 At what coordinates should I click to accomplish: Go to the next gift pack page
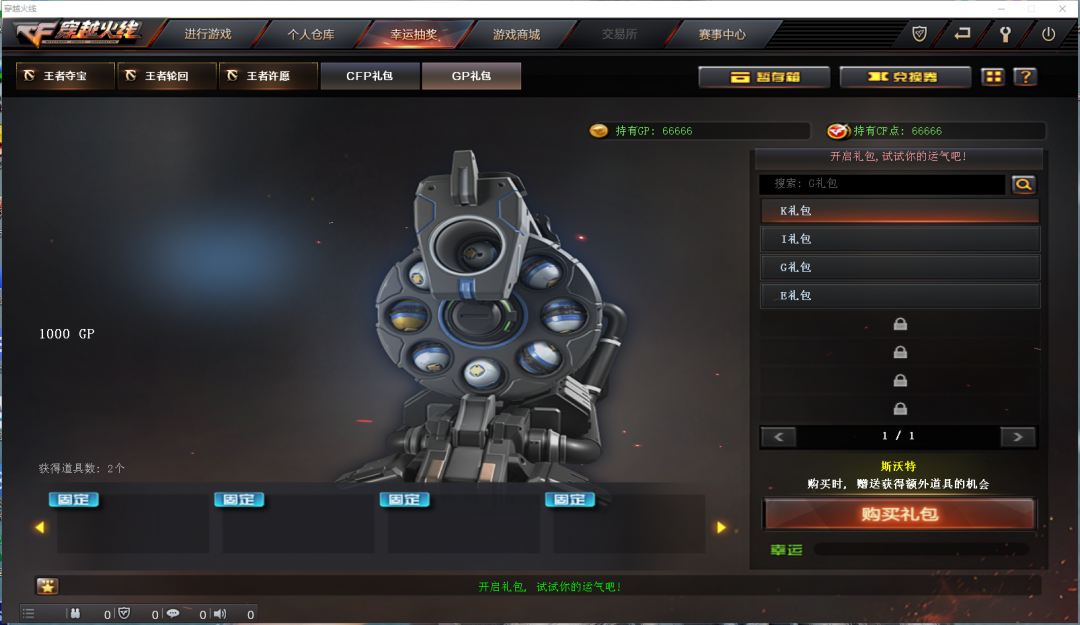pyautogui.click(x=1018, y=437)
